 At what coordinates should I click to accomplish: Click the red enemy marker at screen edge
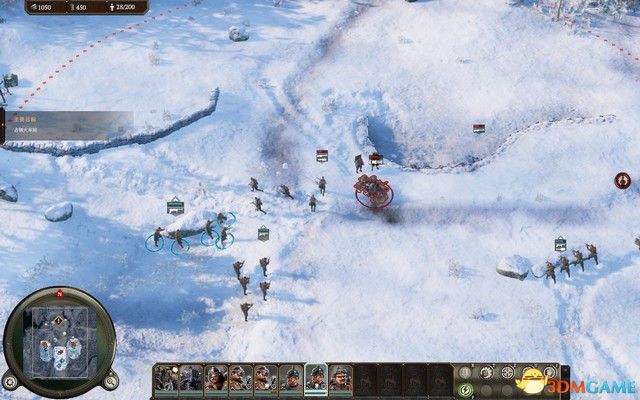click(x=622, y=180)
